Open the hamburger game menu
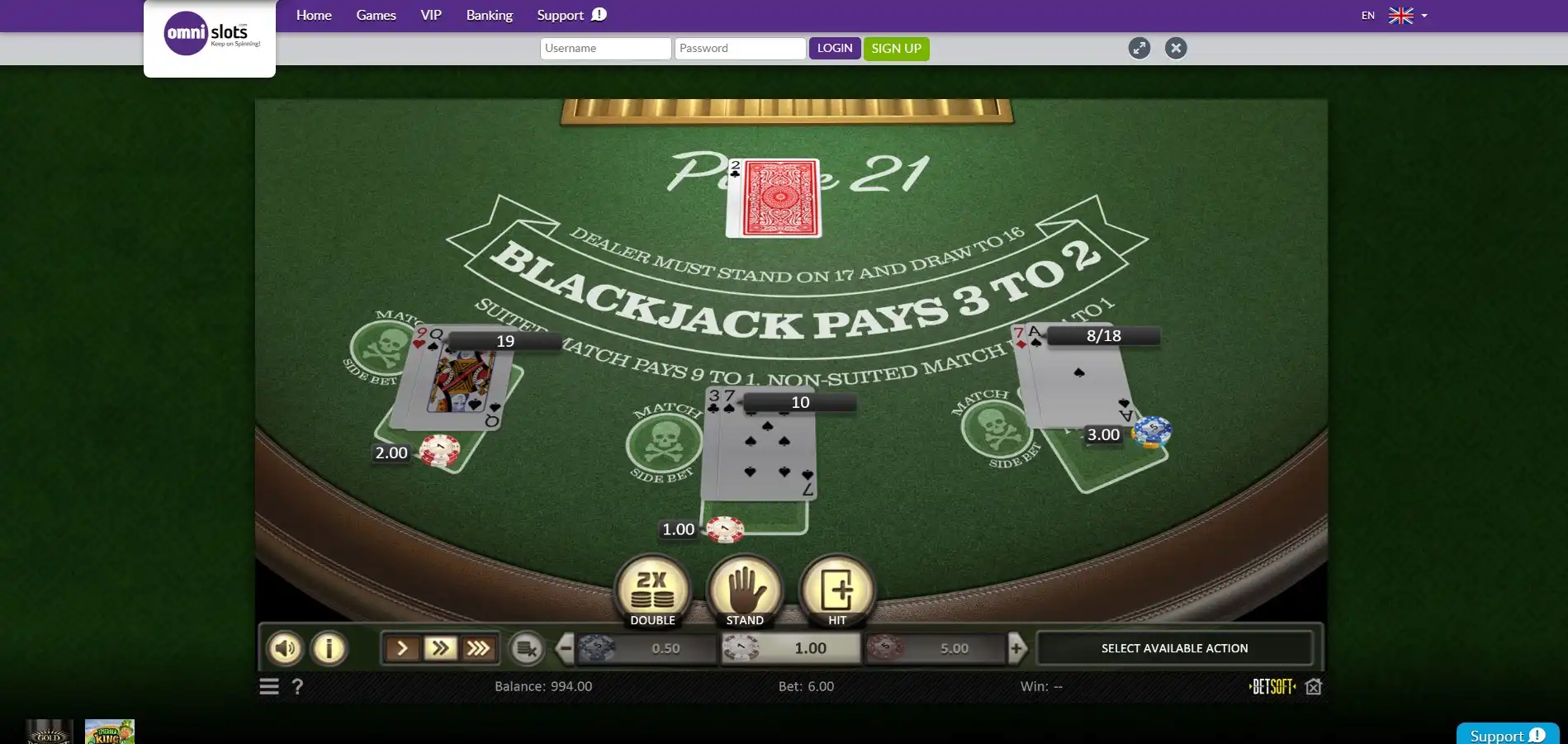This screenshot has width=1568, height=744. [x=269, y=686]
